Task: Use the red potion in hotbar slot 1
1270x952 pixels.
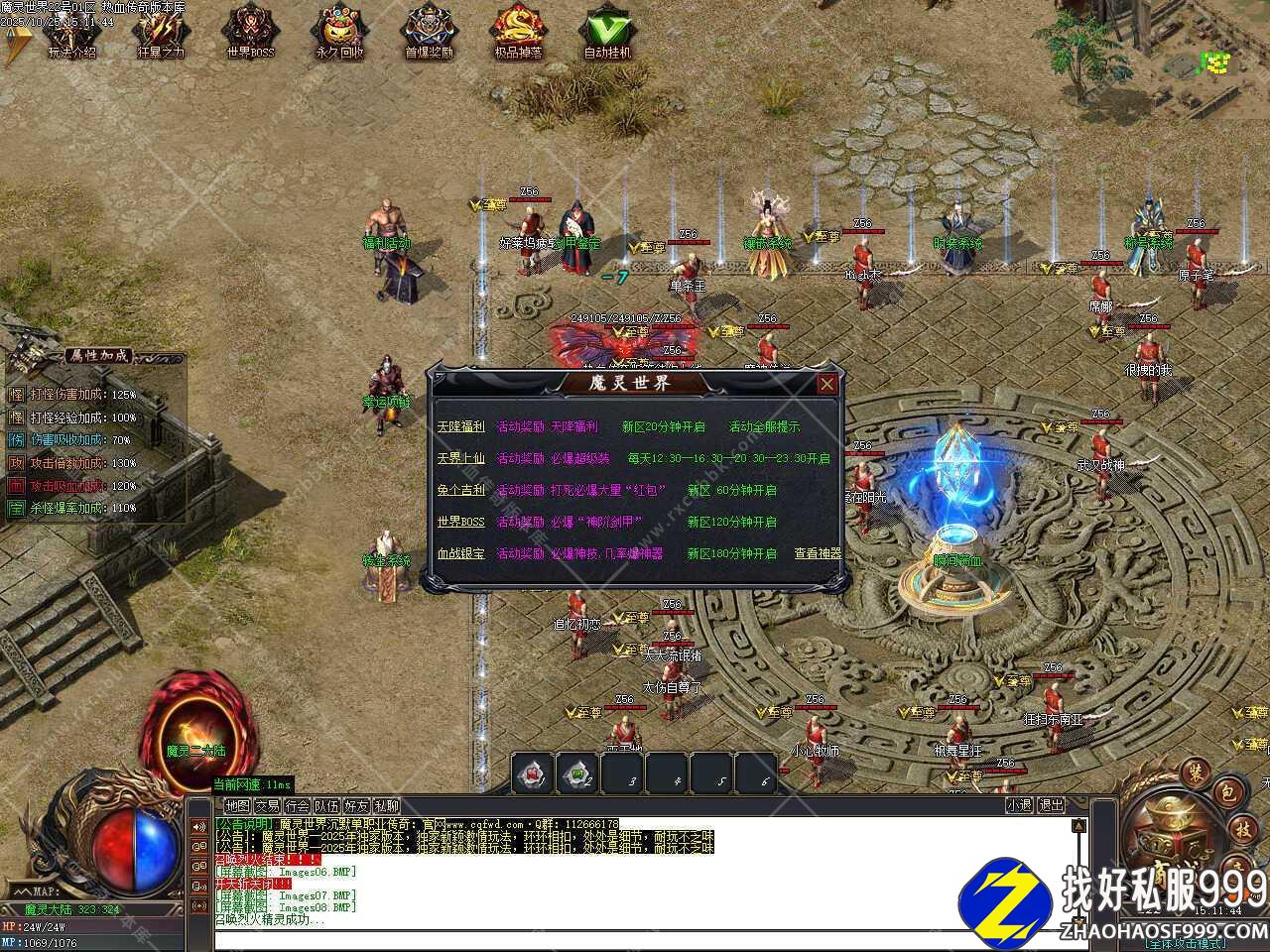Action: coord(533,773)
